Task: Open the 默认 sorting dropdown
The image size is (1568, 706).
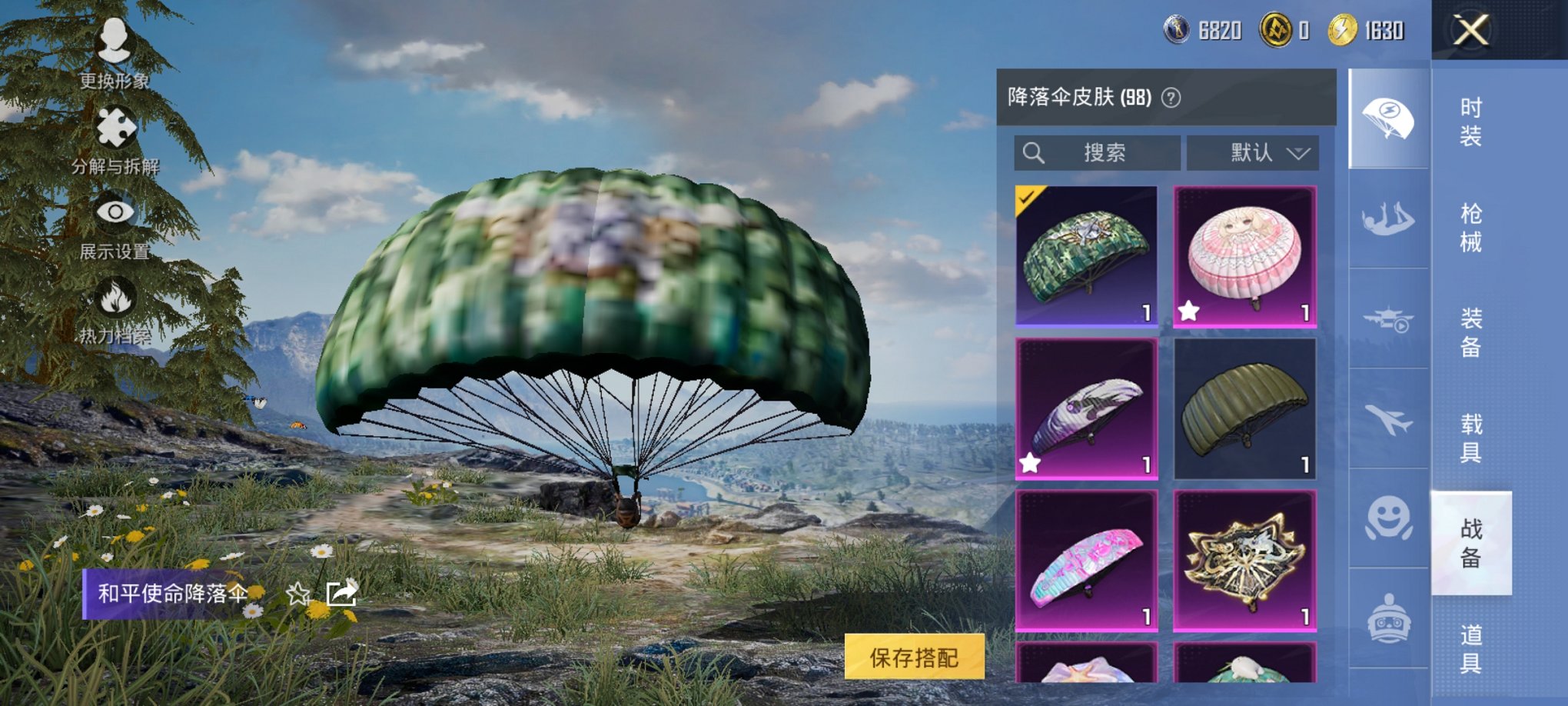Action: click(1253, 152)
